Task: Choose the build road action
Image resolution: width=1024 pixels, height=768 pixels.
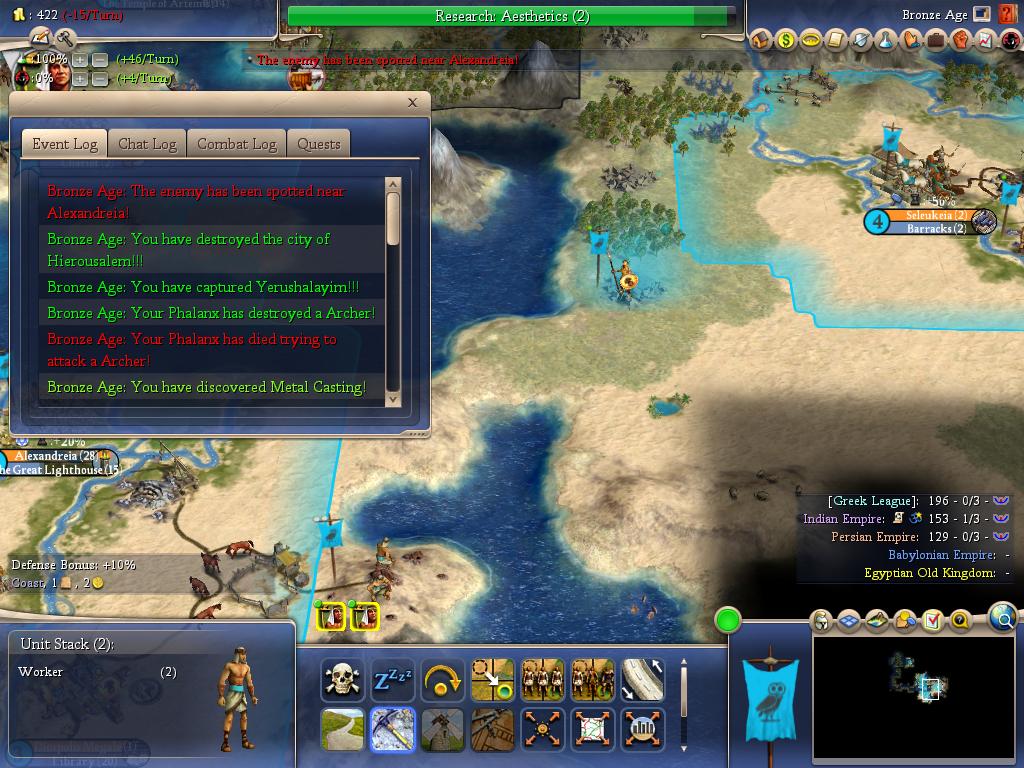Action: (343, 730)
